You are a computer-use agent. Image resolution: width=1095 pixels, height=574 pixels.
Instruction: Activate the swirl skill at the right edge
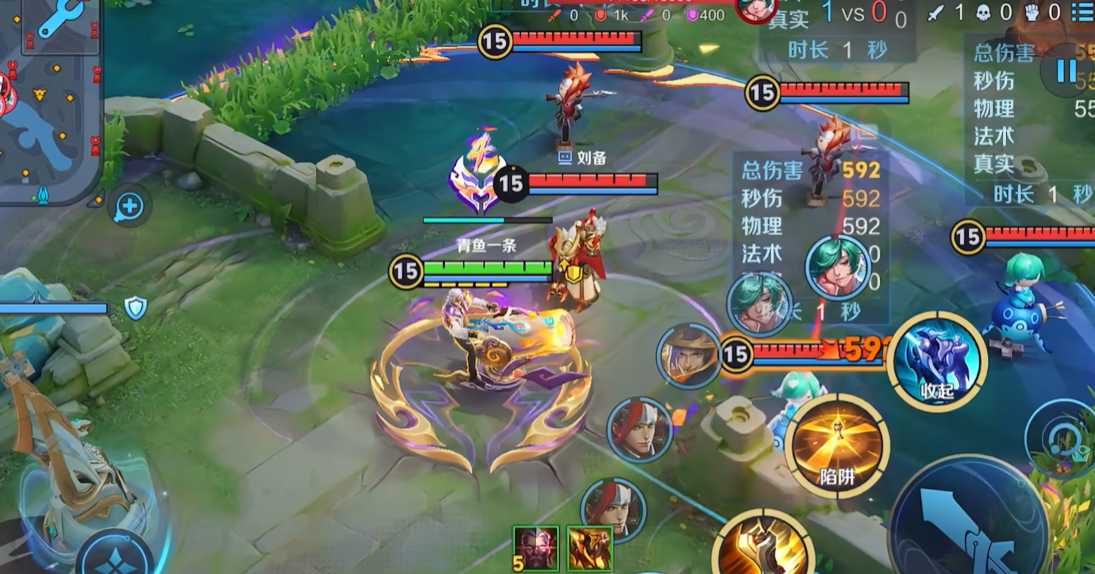1064,437
